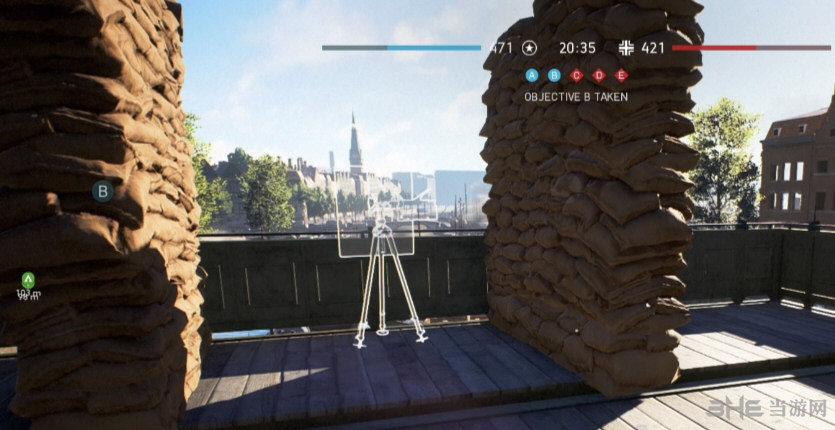Click the Allied star faction emblem
The image size is (835, 430).
tap(530, 47)
